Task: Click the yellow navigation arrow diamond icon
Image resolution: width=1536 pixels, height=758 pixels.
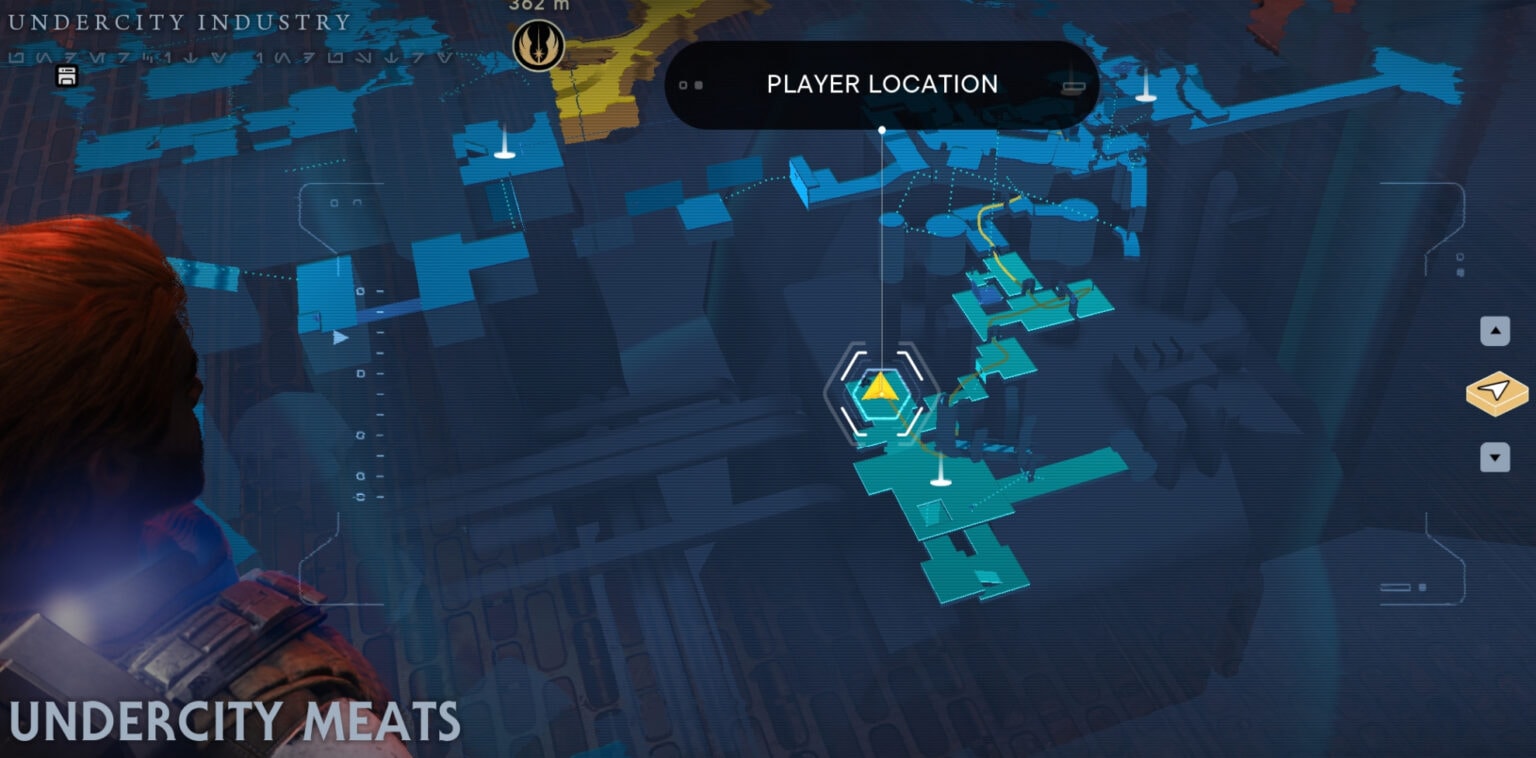Action: pyautogui.click(x=1495, y=393)
